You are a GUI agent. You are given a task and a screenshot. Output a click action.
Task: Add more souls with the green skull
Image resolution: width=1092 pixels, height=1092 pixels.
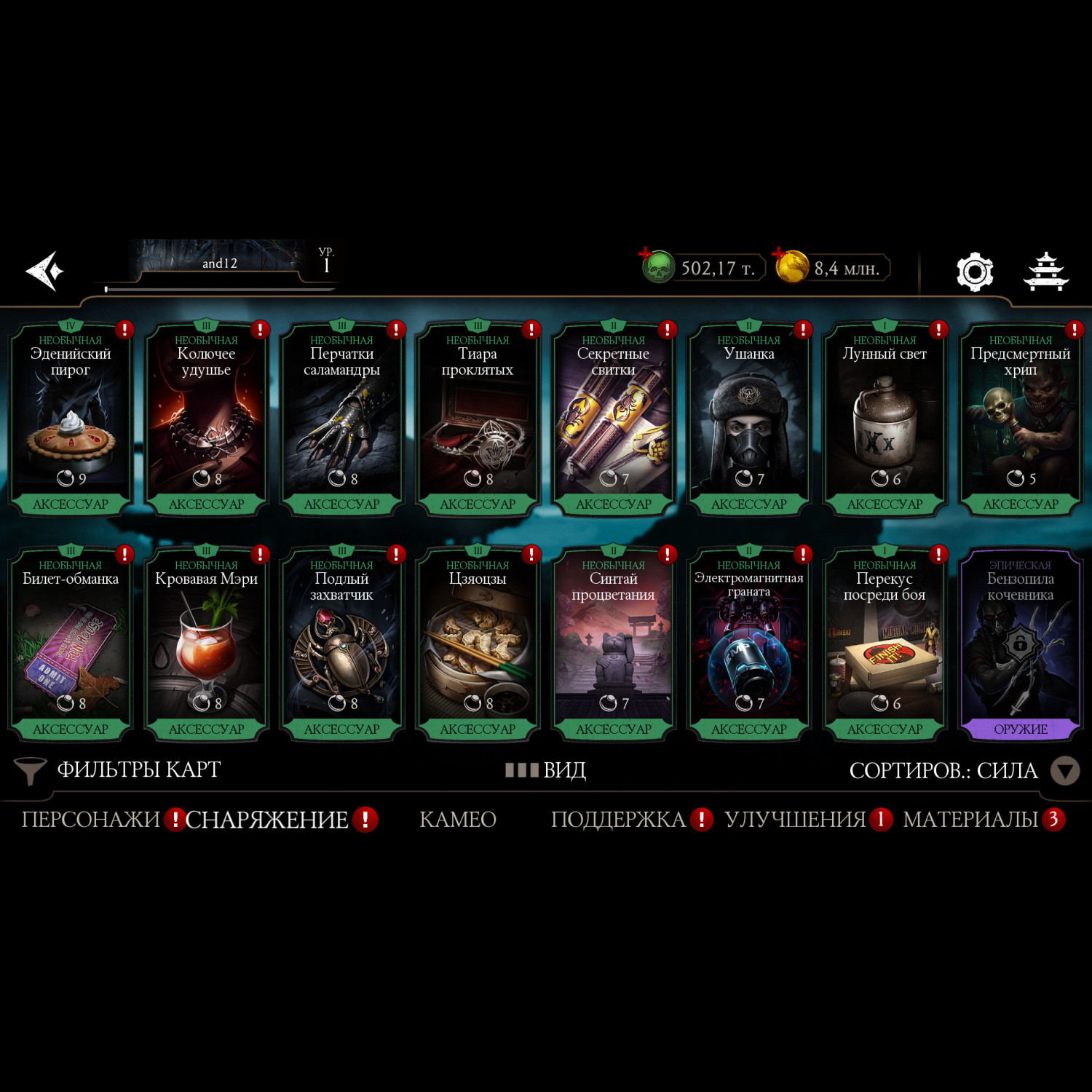click(657, 267)
